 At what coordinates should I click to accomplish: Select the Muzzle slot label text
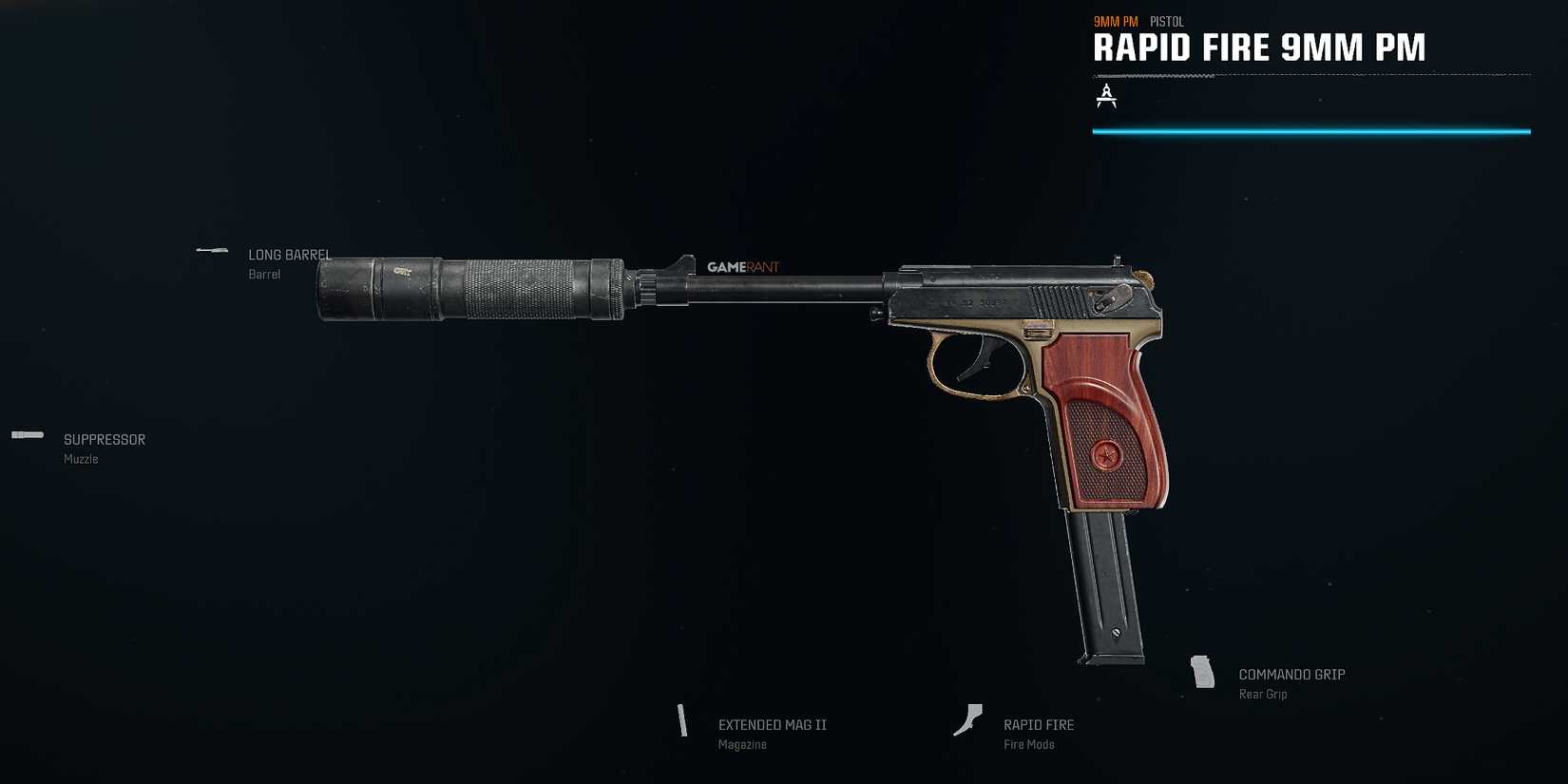pyautogui.click(x=80, y=458)
